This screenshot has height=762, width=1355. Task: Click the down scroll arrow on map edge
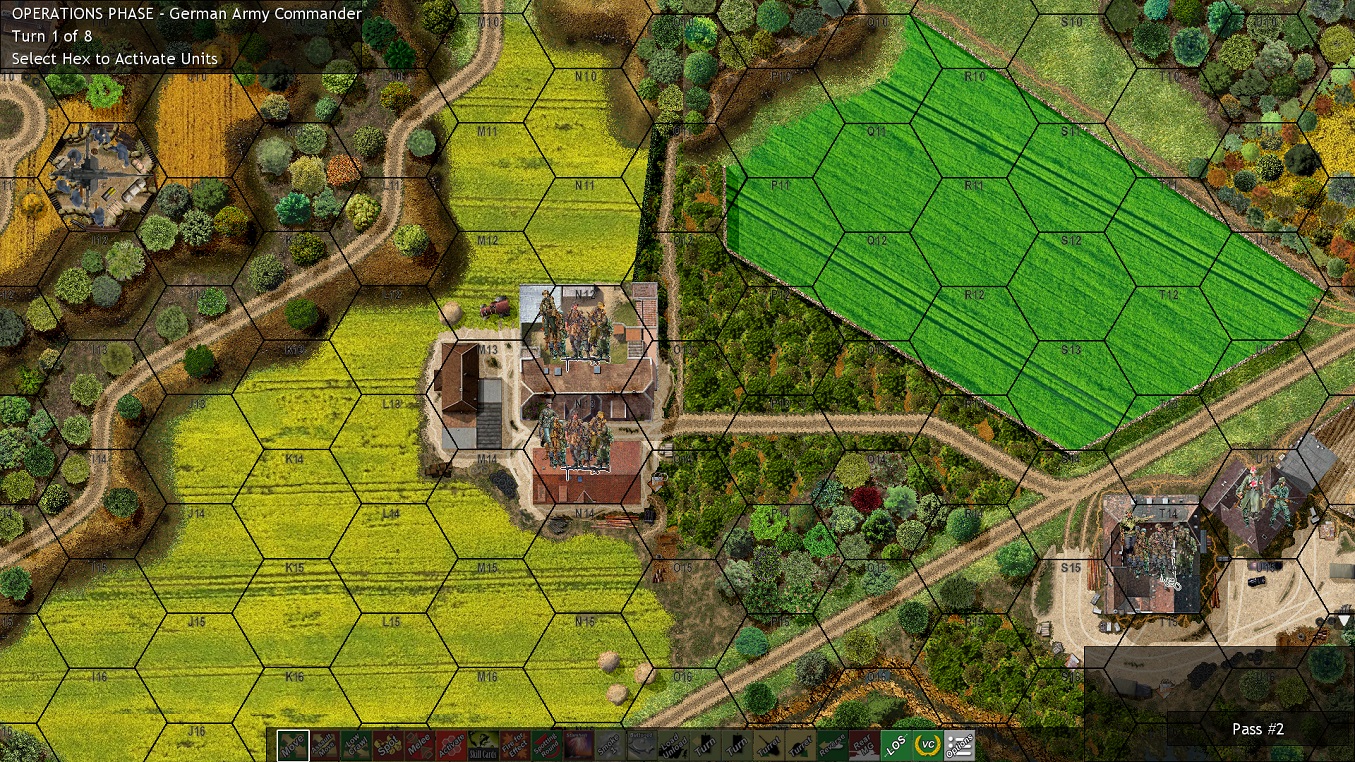pos(1345,620)
